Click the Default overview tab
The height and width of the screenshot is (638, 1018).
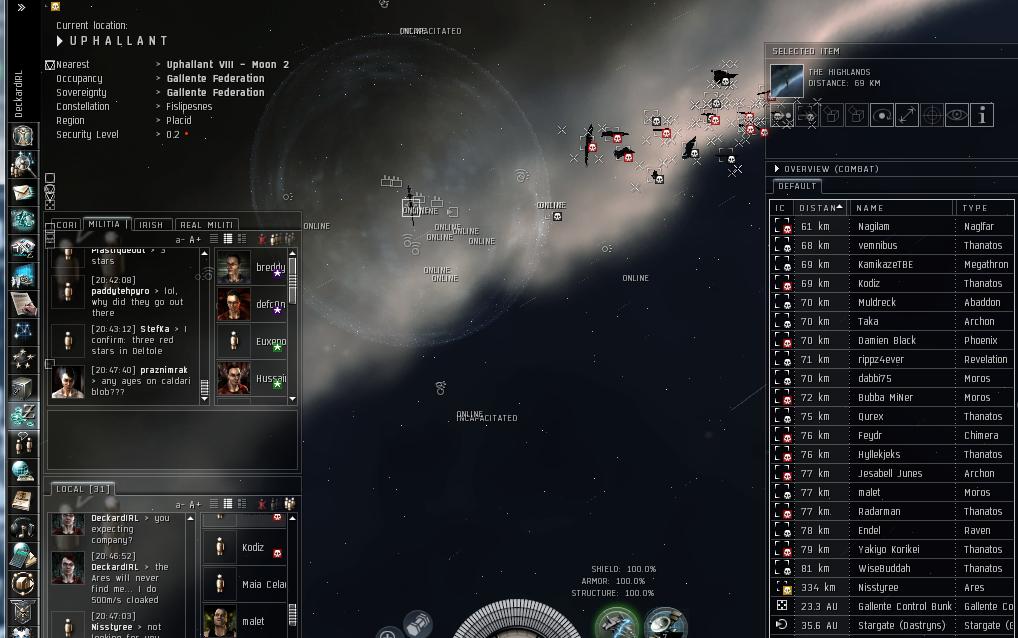797,186
